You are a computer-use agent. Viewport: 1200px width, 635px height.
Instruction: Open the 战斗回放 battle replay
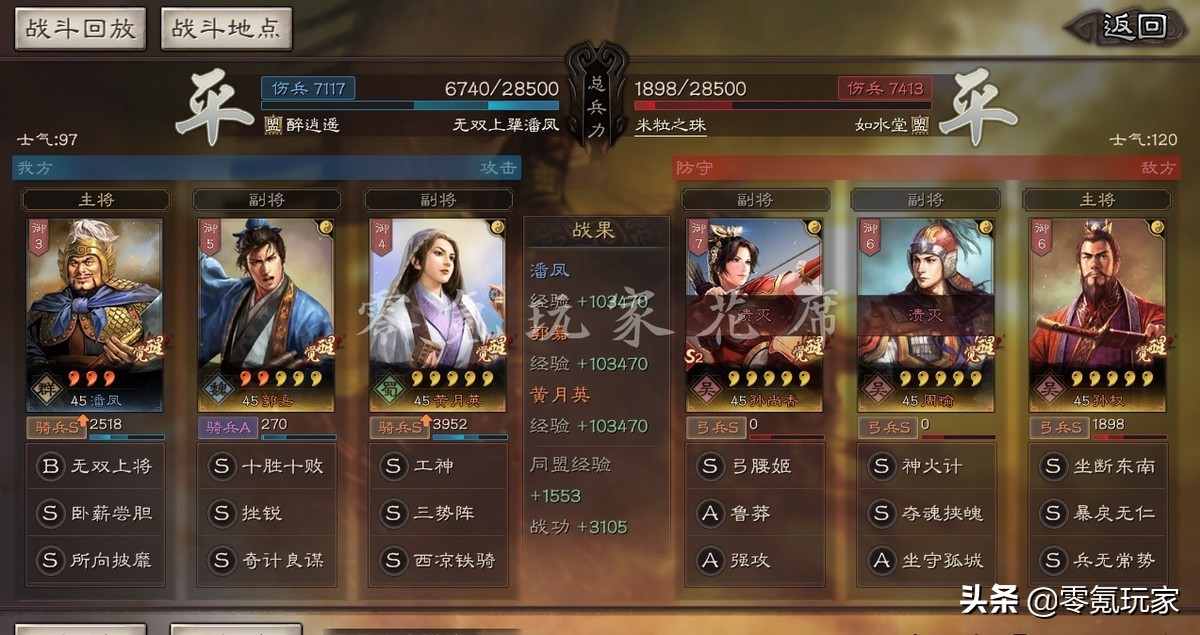80,28
